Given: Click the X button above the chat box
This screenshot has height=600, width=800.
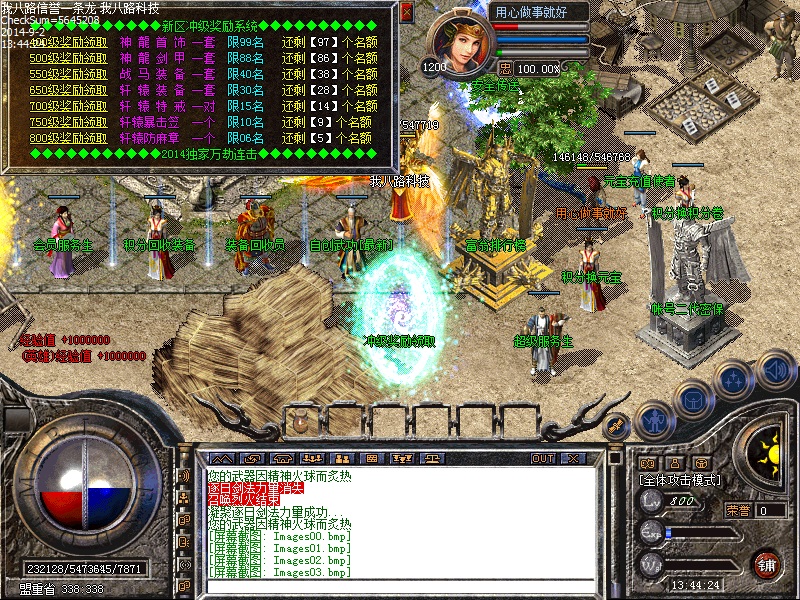Looking at the screenshot, I should 573,459.
